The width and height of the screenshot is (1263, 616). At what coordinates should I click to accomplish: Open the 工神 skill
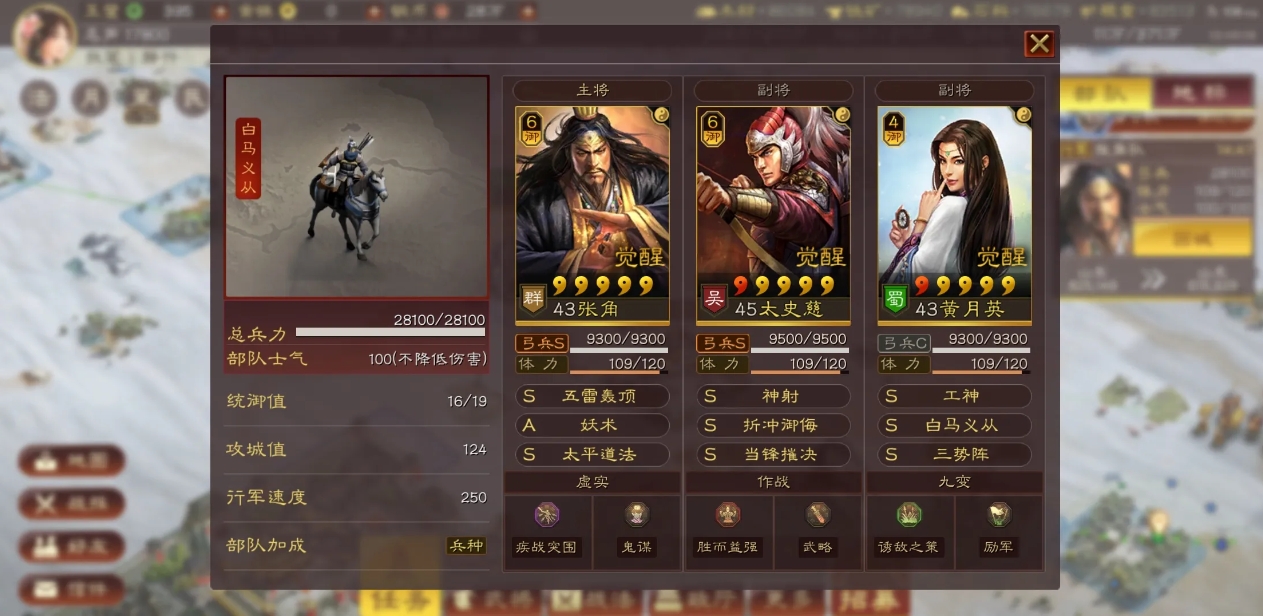coord(954,396)
